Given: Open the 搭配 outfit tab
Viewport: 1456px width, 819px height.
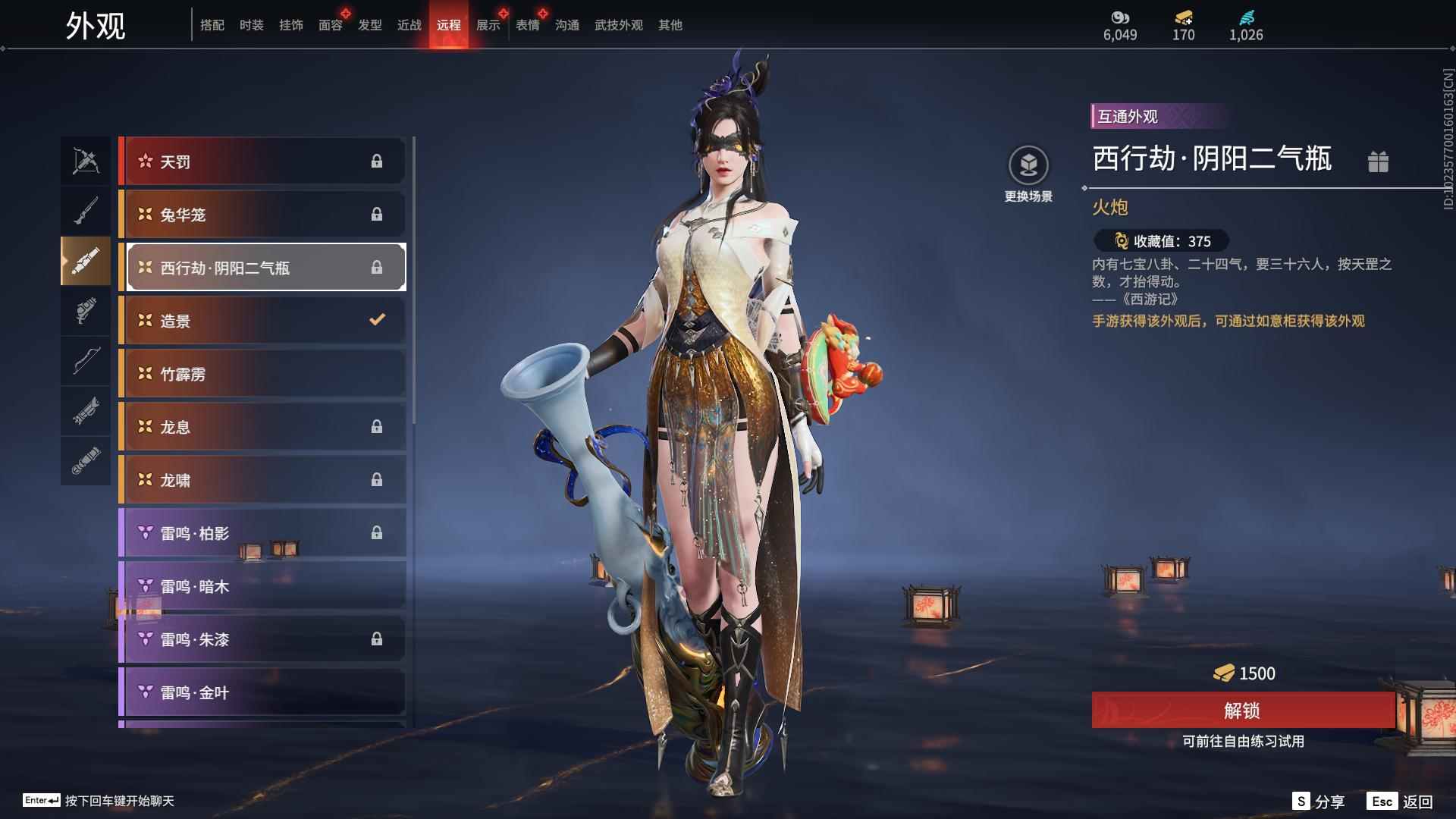Looking at the screenshot, I should tap(212, 26).
